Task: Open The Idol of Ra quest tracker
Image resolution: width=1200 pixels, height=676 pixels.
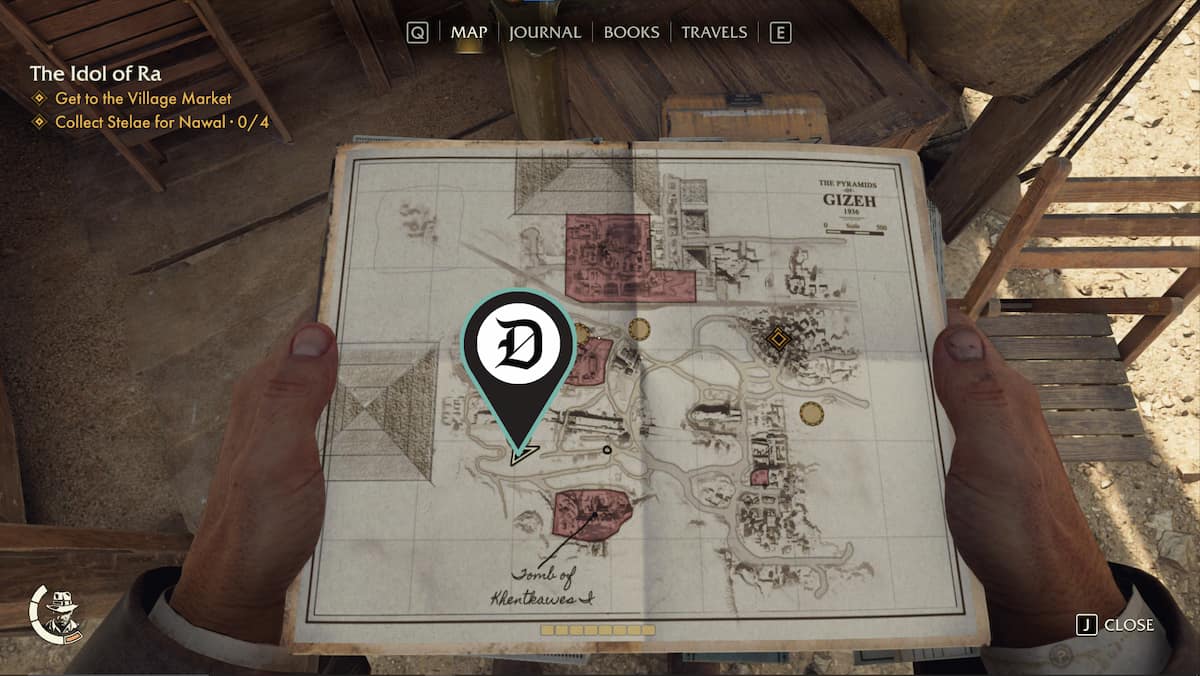Action: click(95, 74)
